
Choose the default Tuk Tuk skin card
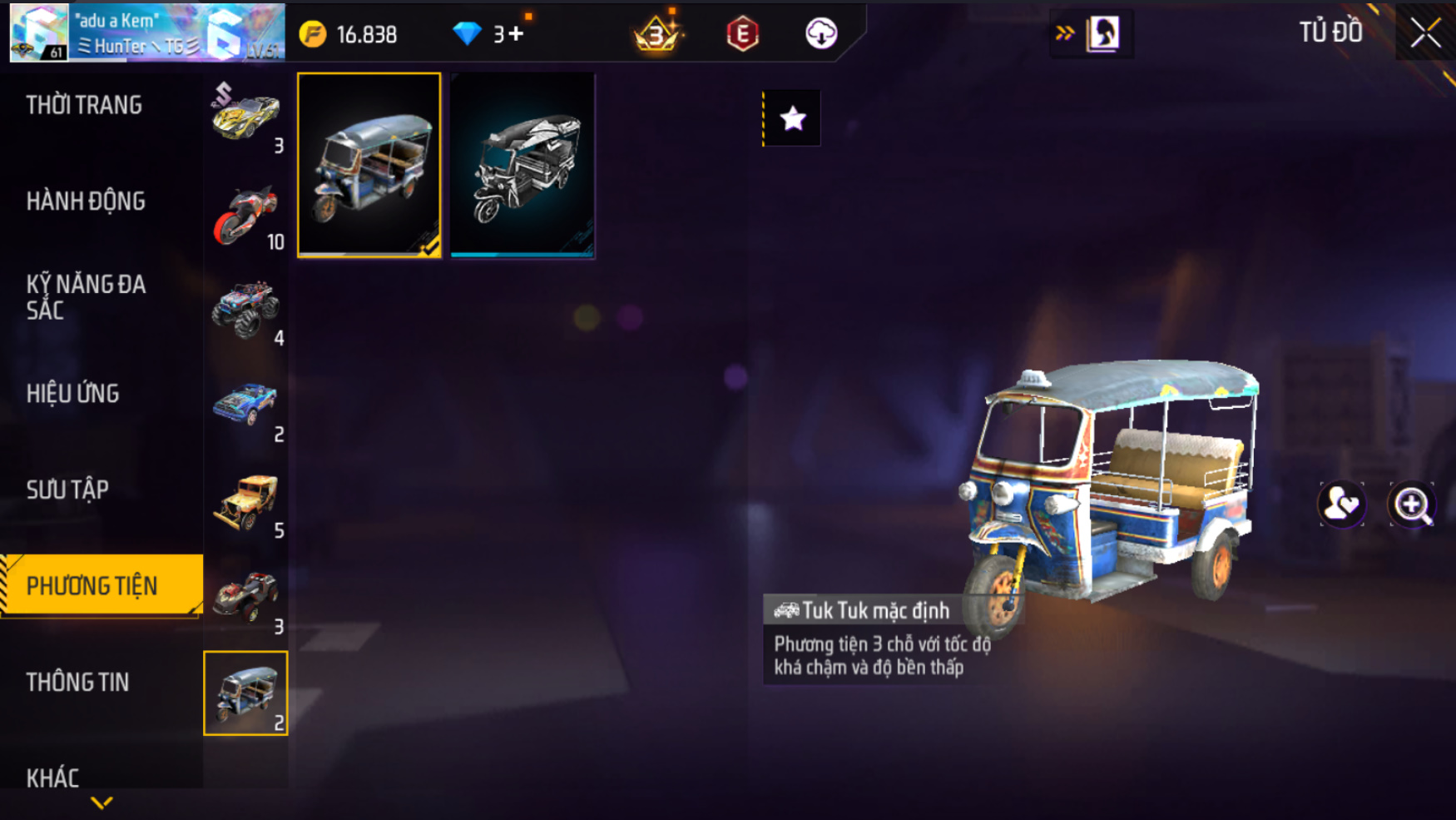pyautogui.click(x=369, y=165)
